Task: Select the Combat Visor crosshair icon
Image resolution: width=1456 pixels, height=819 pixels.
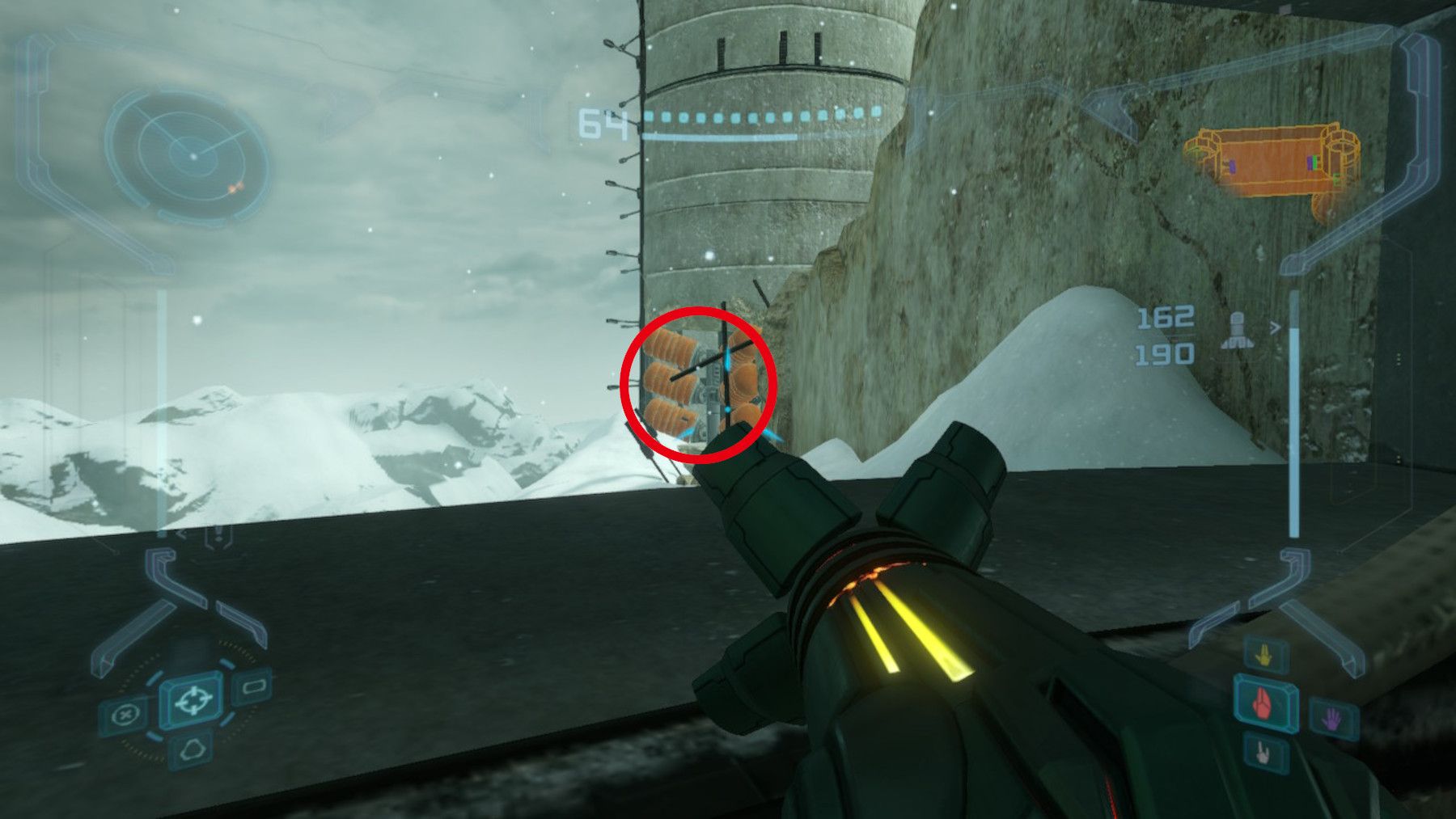Action: coord(193,700)
